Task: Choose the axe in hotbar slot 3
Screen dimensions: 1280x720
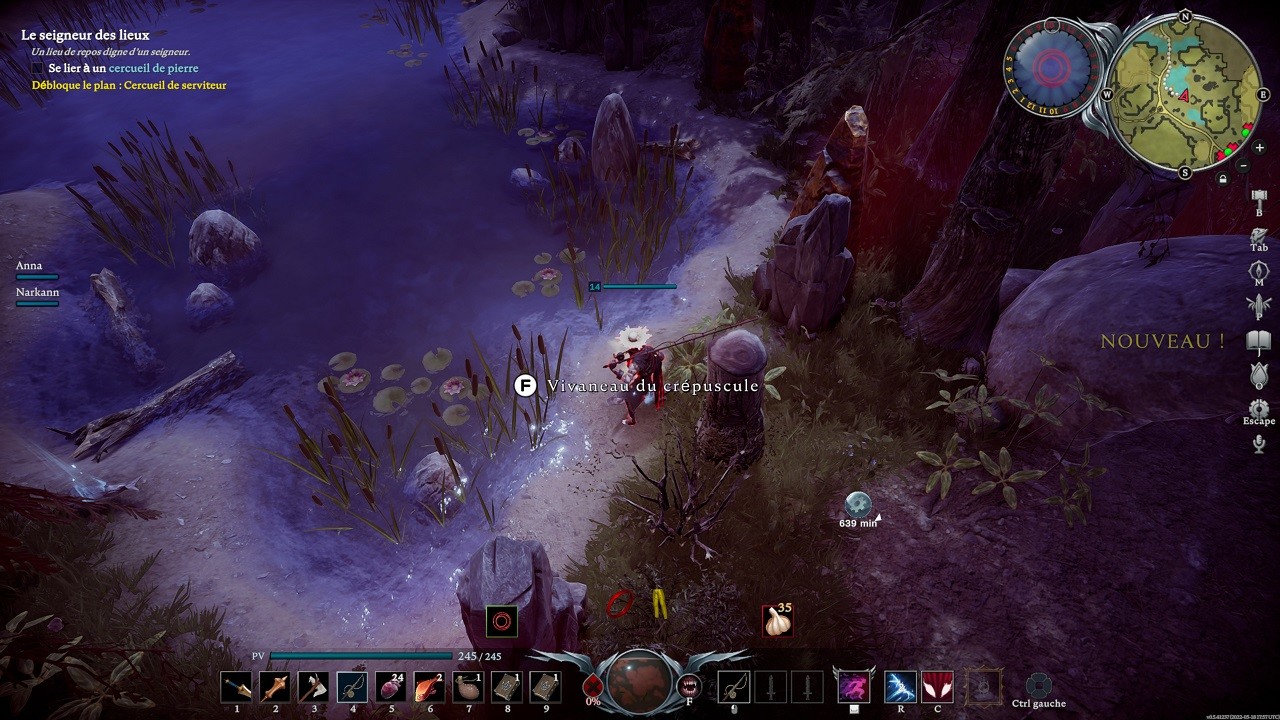Action: coord(314,687)
